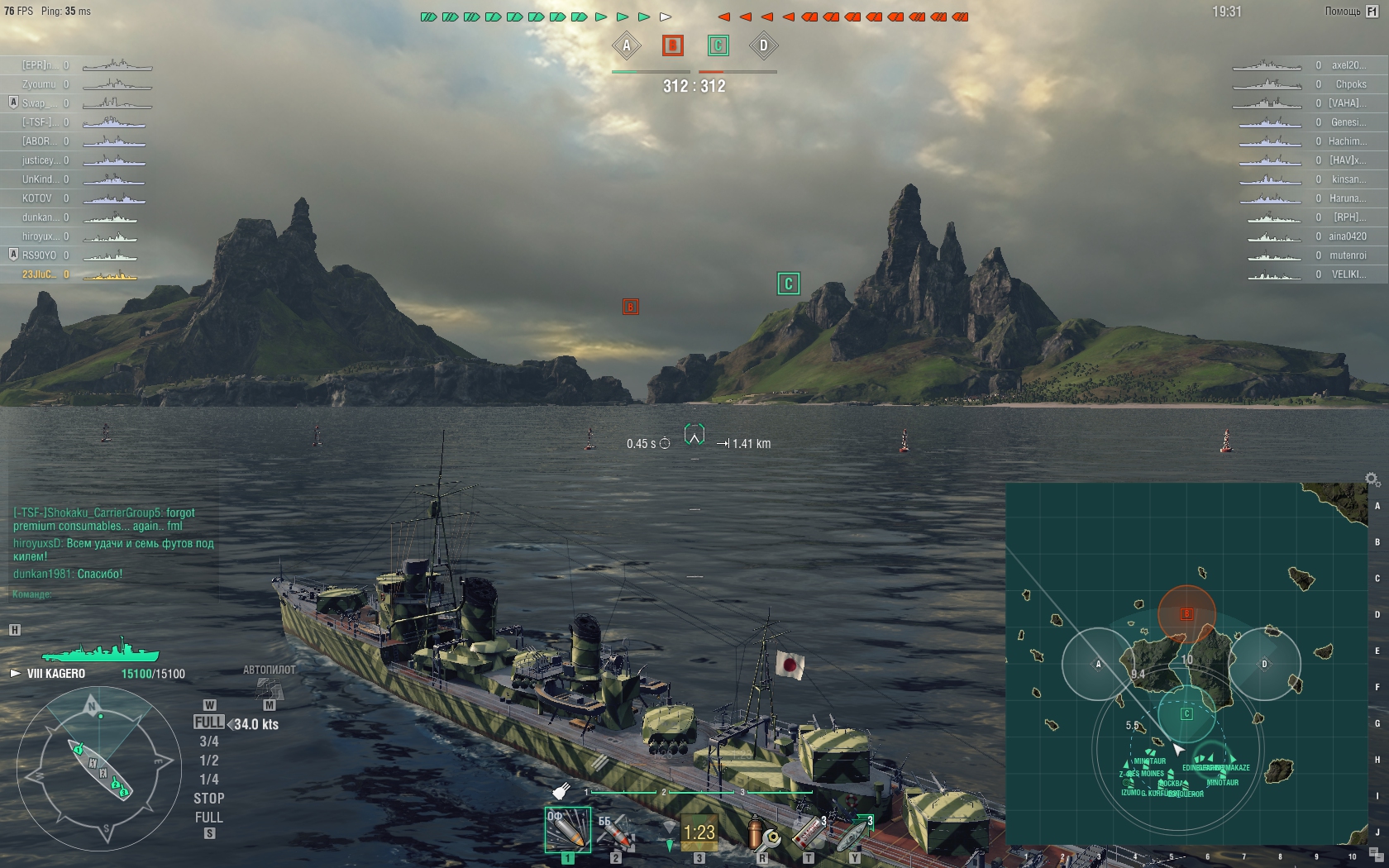Select the ОФ high-explosive shell slot
Viewport: 1389px width, 868px height.
point(567,830)
